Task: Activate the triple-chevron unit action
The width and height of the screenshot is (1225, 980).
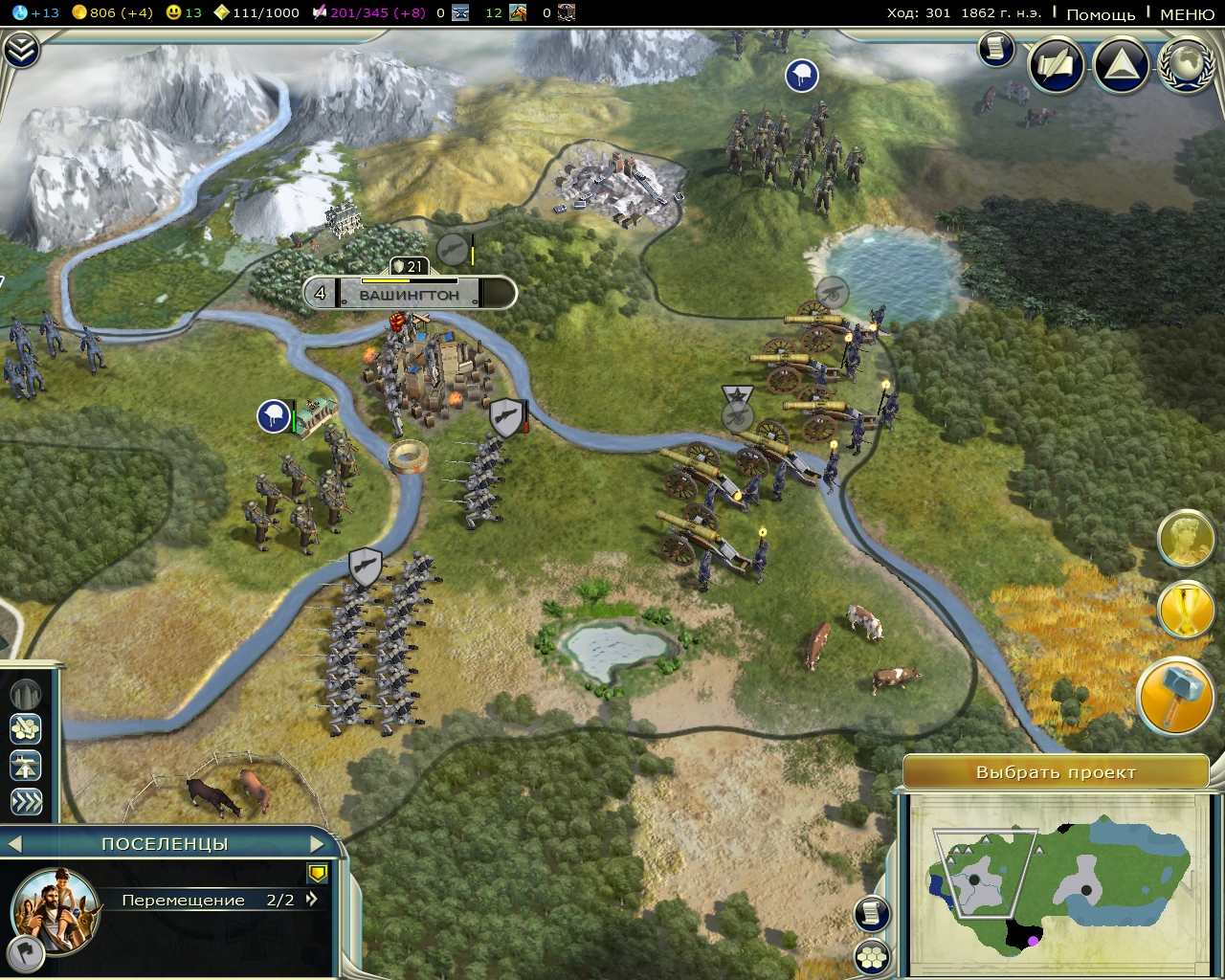Action: (x=26, y=801)
